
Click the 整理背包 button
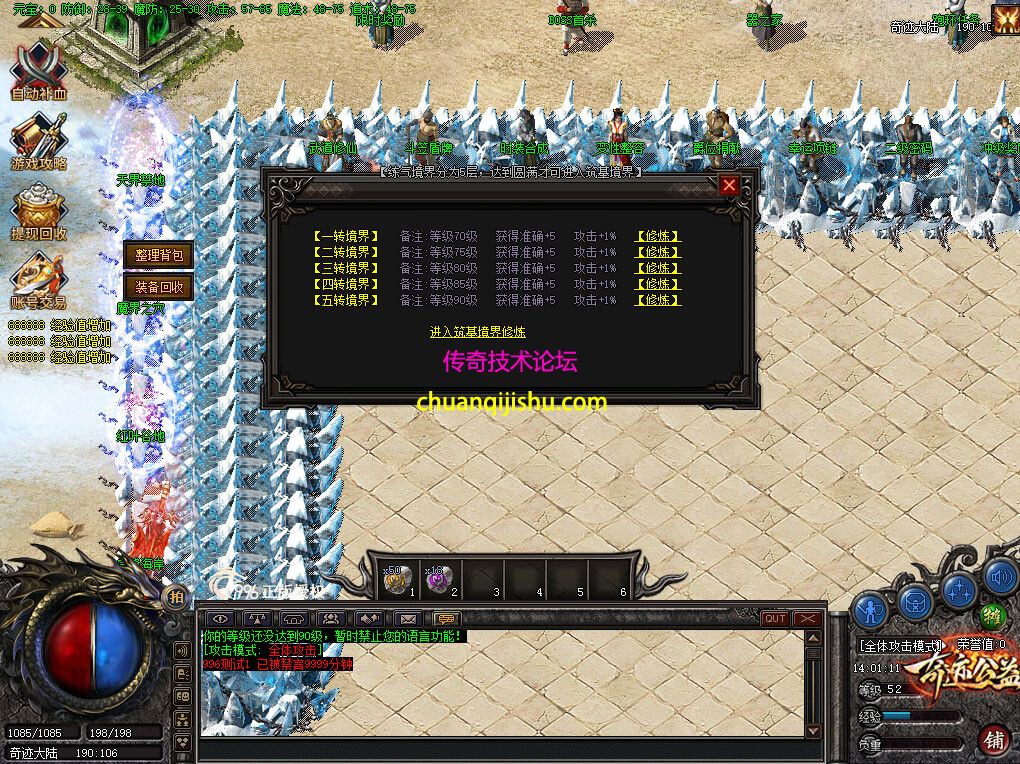tap(157, 255)
